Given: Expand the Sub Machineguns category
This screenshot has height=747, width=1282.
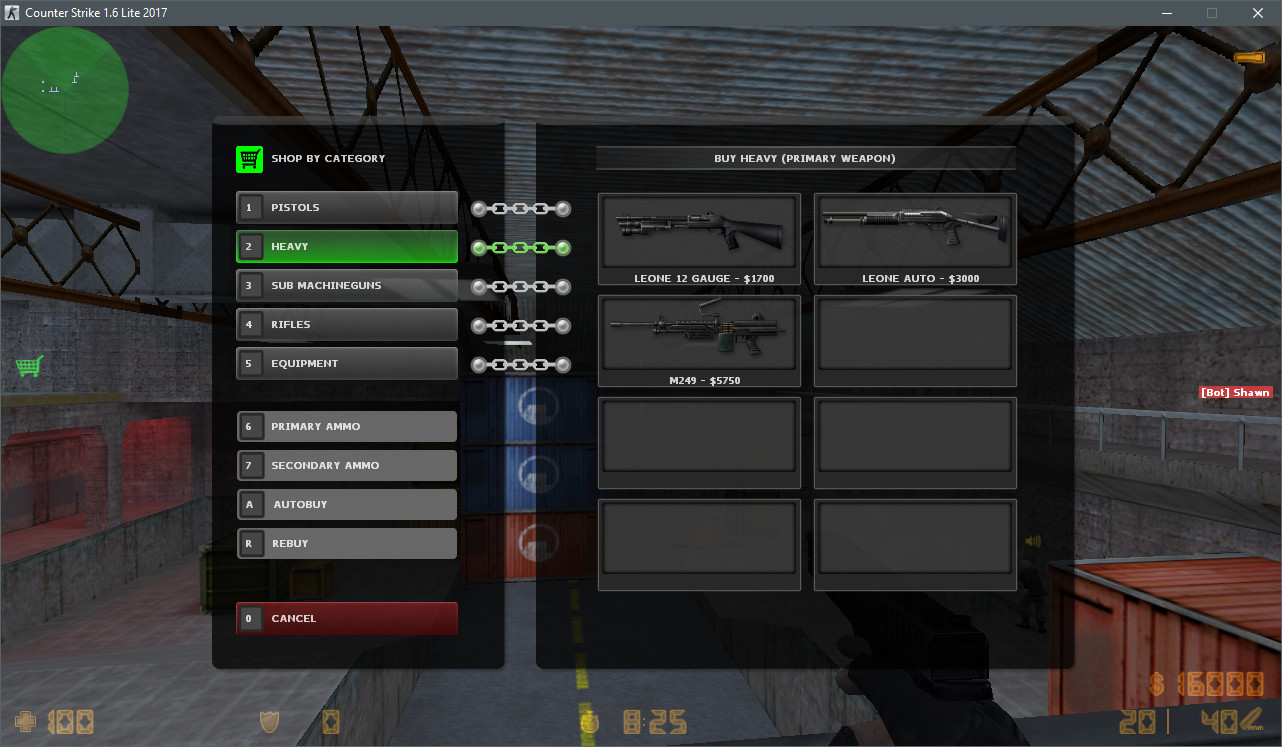Looking at the screenshot, I should 346,285.
